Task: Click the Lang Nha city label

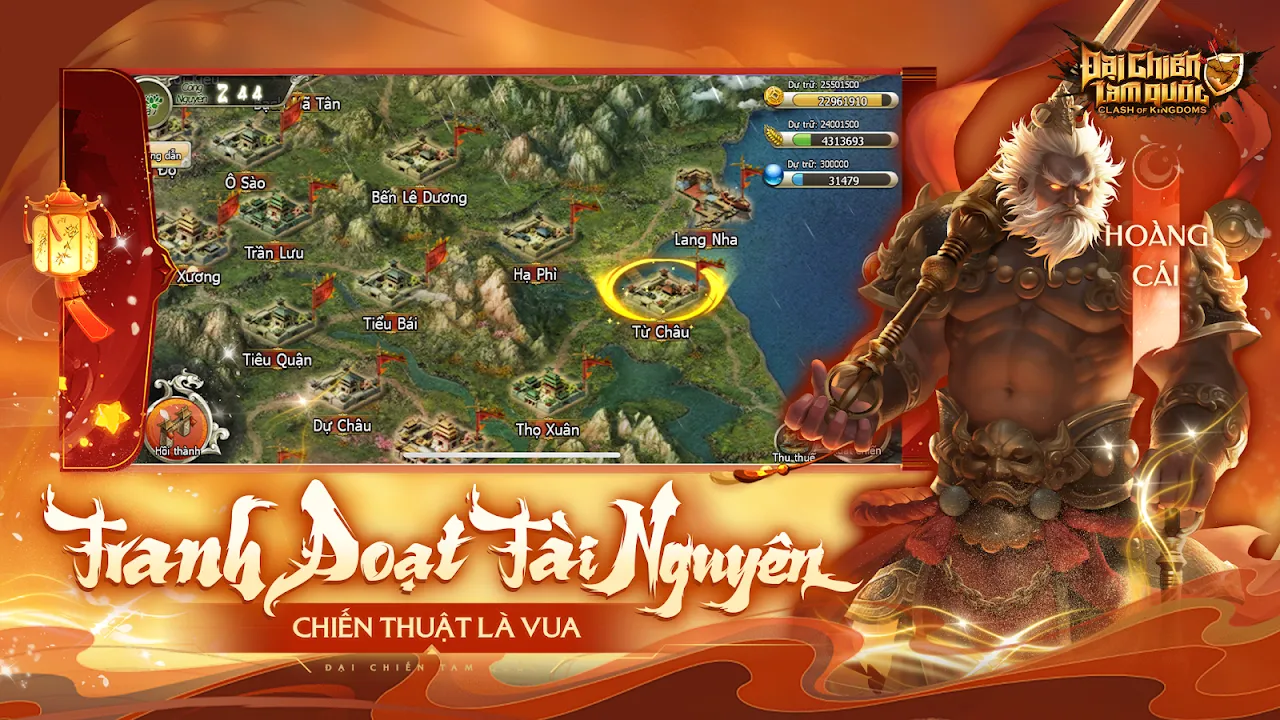Action: [704, 240]
